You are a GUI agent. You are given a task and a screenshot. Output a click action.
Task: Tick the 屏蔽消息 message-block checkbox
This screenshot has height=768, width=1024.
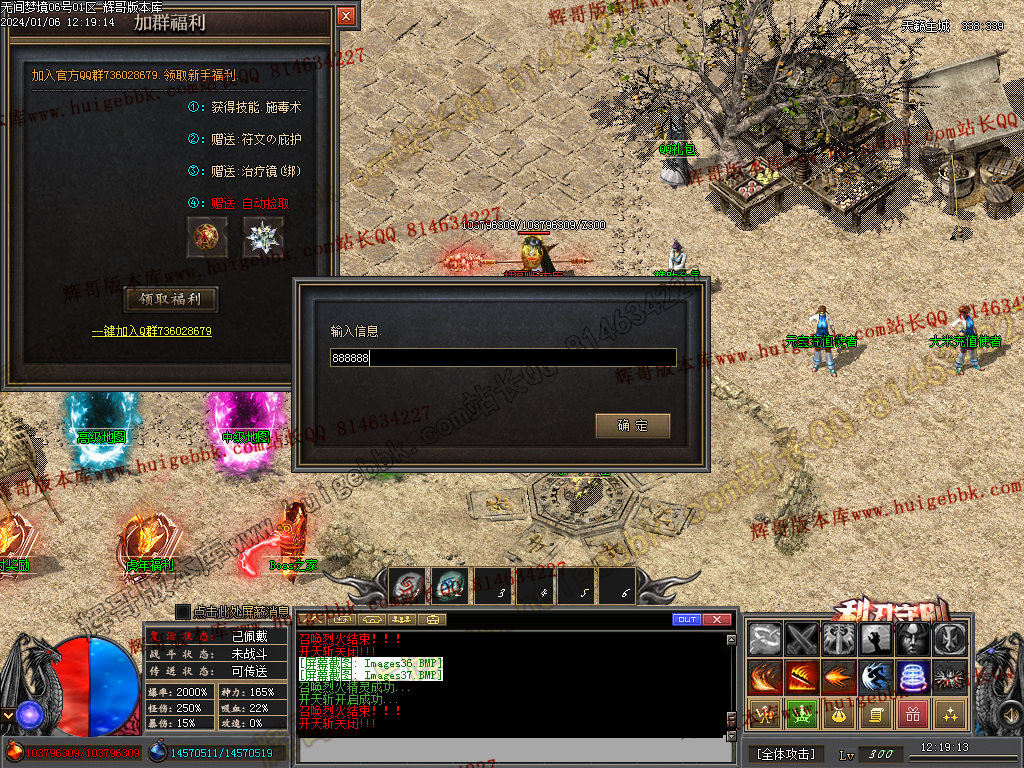point(183,611)
